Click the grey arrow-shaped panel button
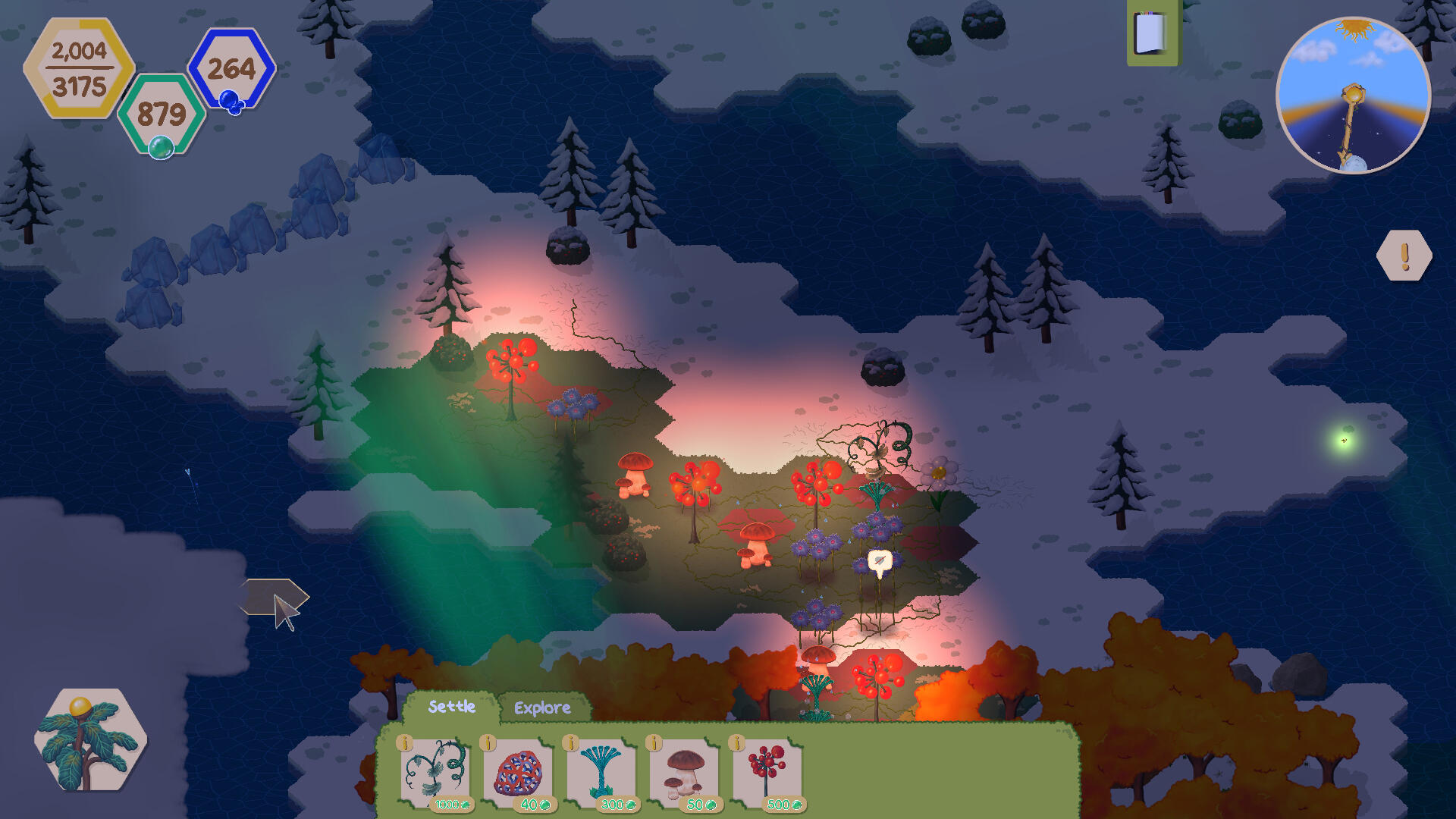The height and width of the screenshot is (819, 1456). [x=273, y=598]
